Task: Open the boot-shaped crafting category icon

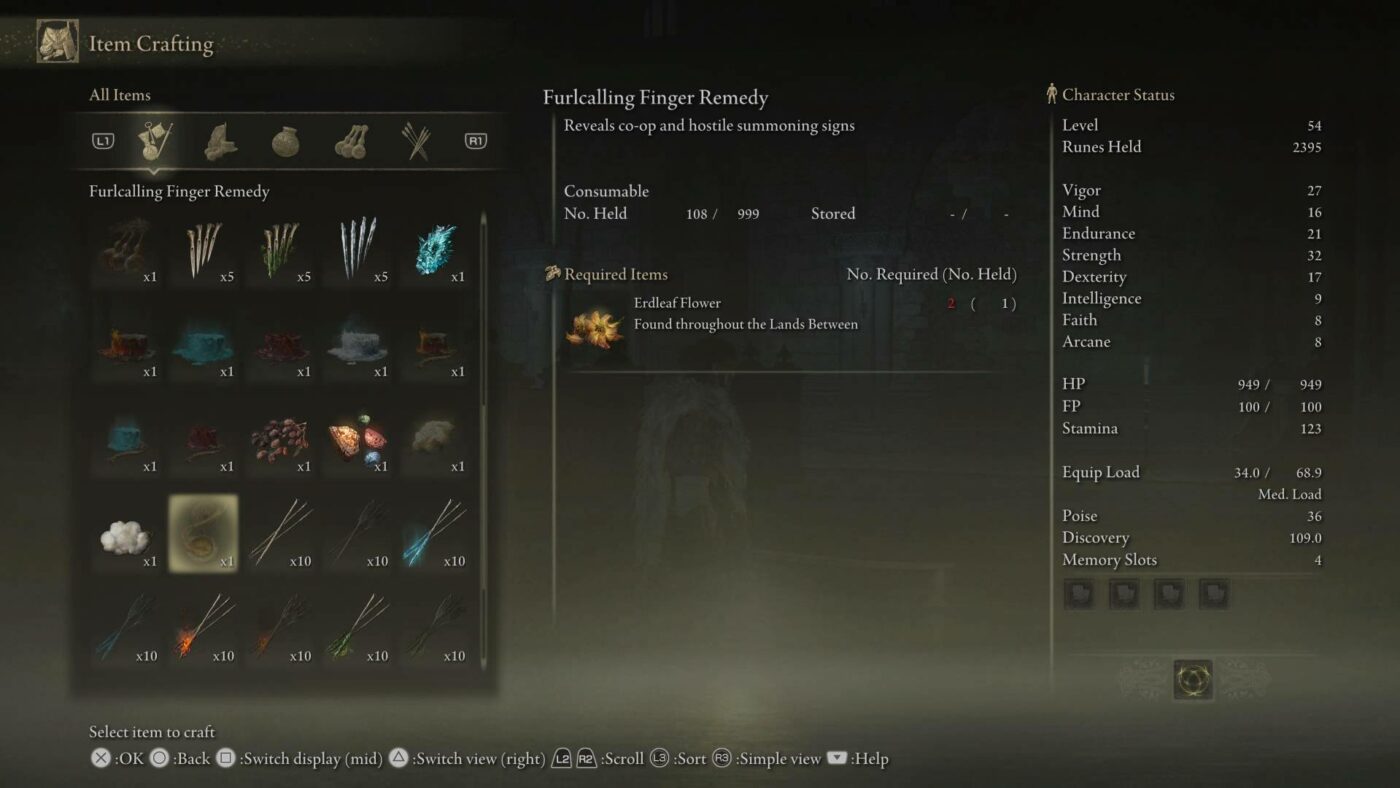Action: (x=219, y=140)
